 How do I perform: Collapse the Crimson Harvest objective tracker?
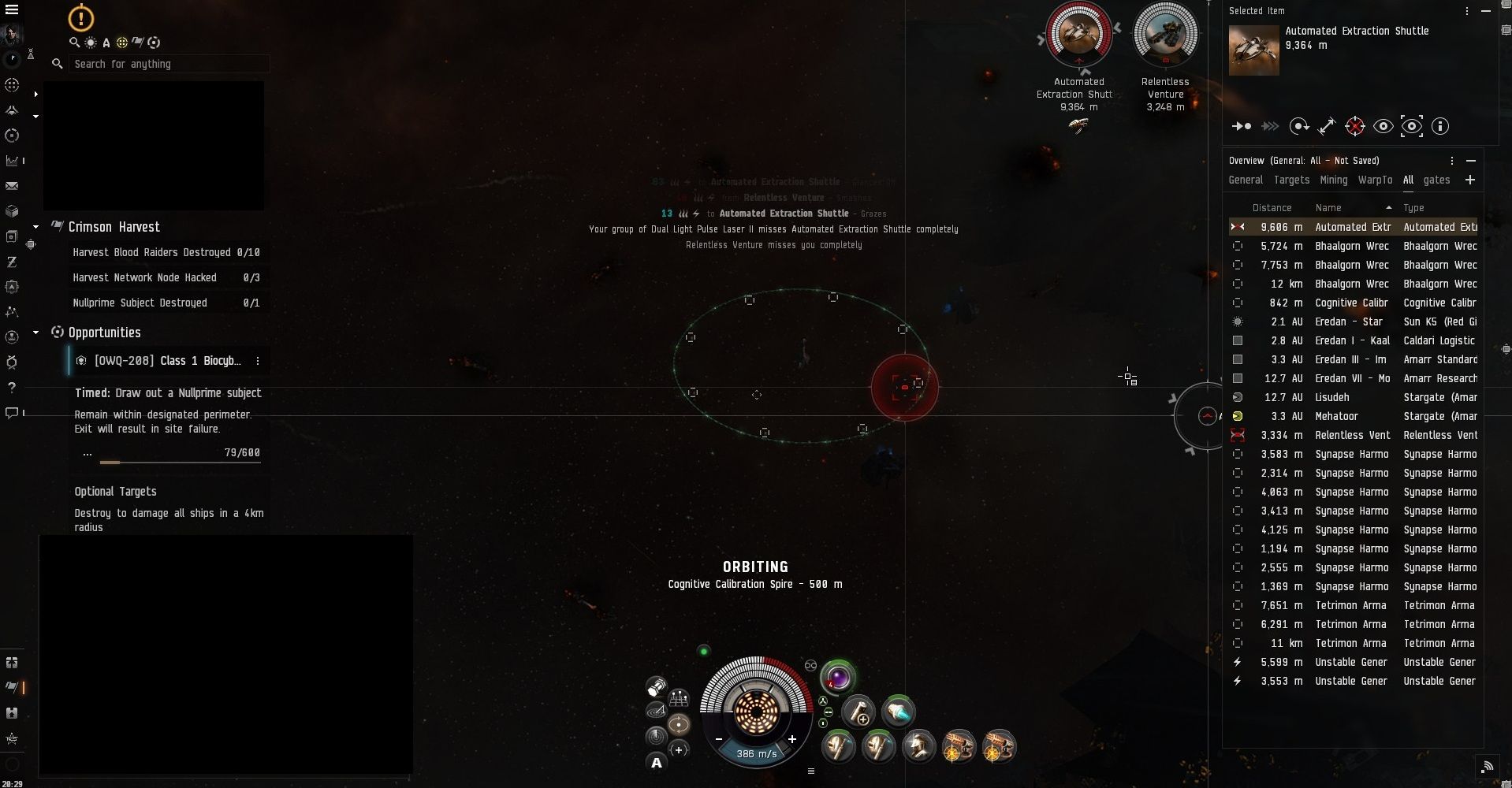(35, 227)
